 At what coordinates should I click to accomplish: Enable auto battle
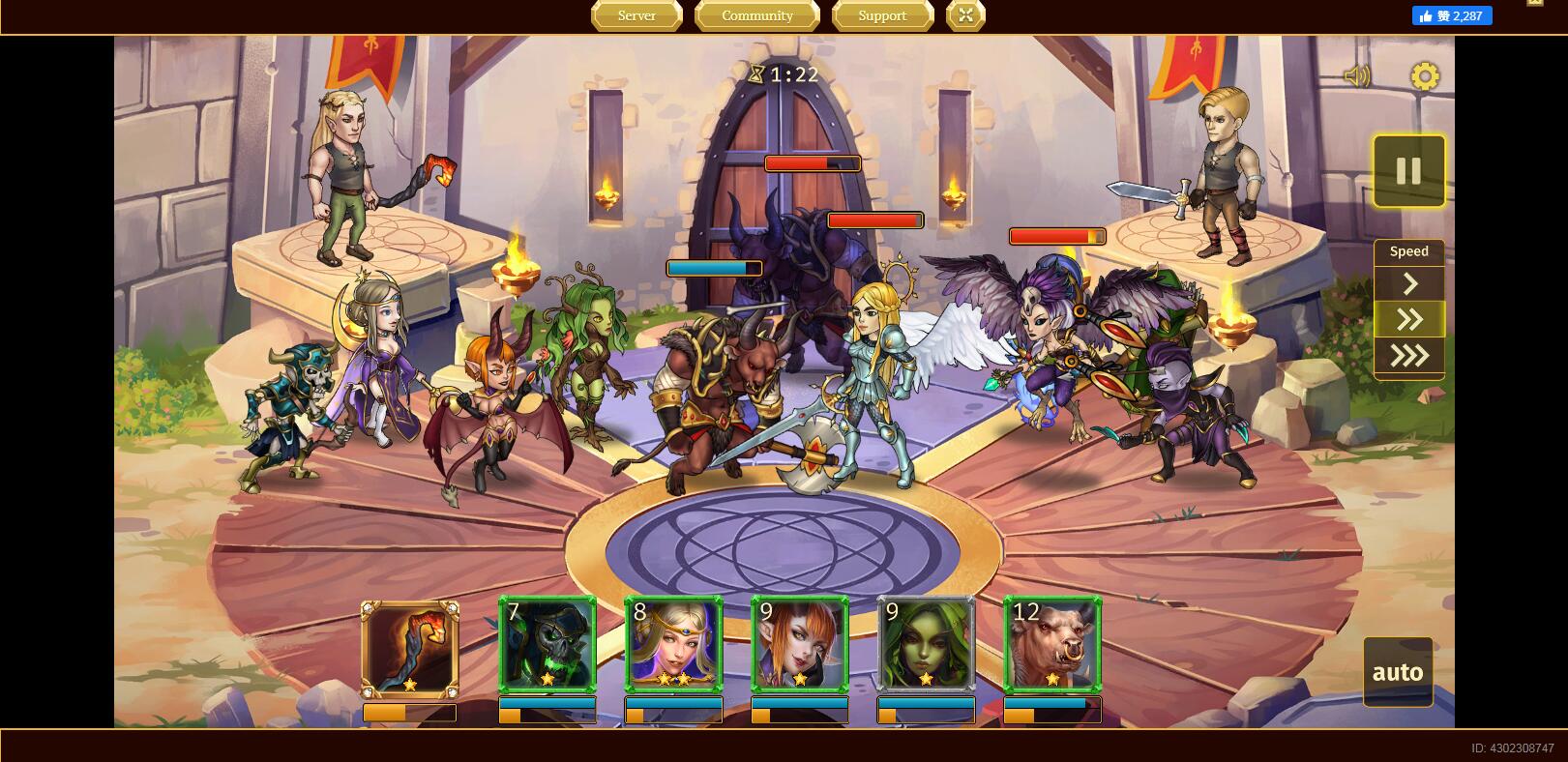tap(1398, 672)
